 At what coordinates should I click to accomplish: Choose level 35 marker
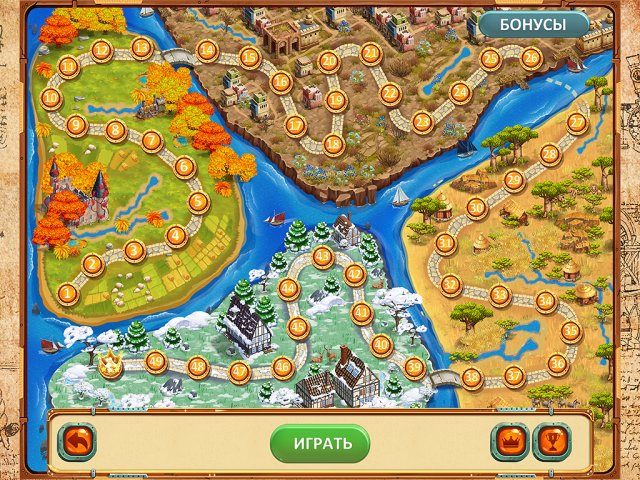click(x=570, y=330)
